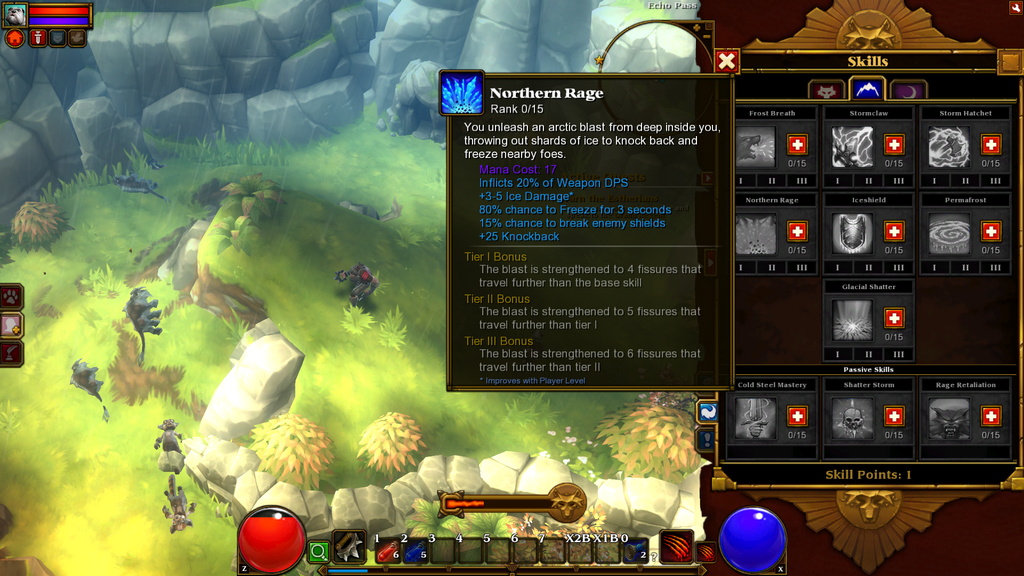The image size is (1024, 576).
Task: Invest a point in Storm Hatchet
Action: pos(991,144)
